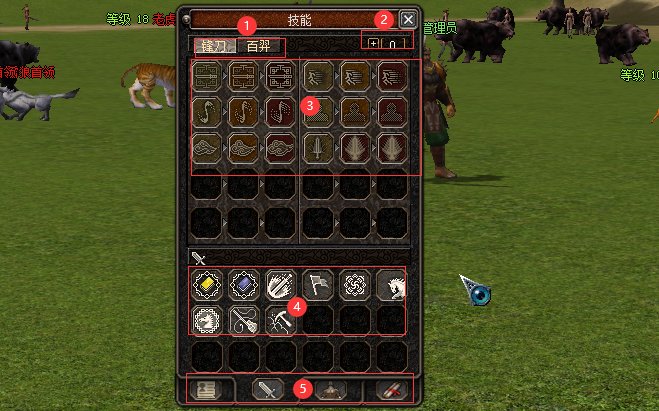Switch to the 锋刀 skill tab
The width and height of the screenshot is (659, 411).
213,46
